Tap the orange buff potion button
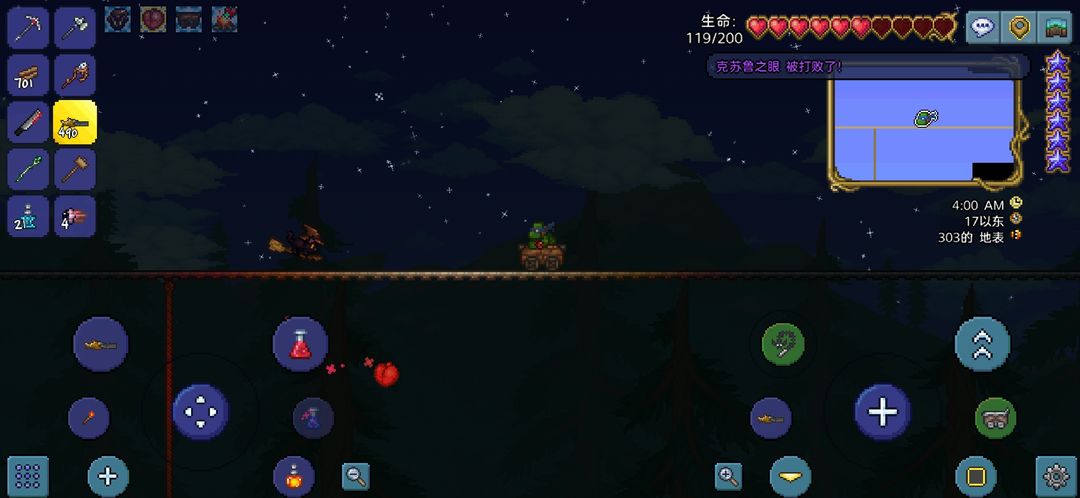Screen dimensions: 1080x498 tap(294, 476)
